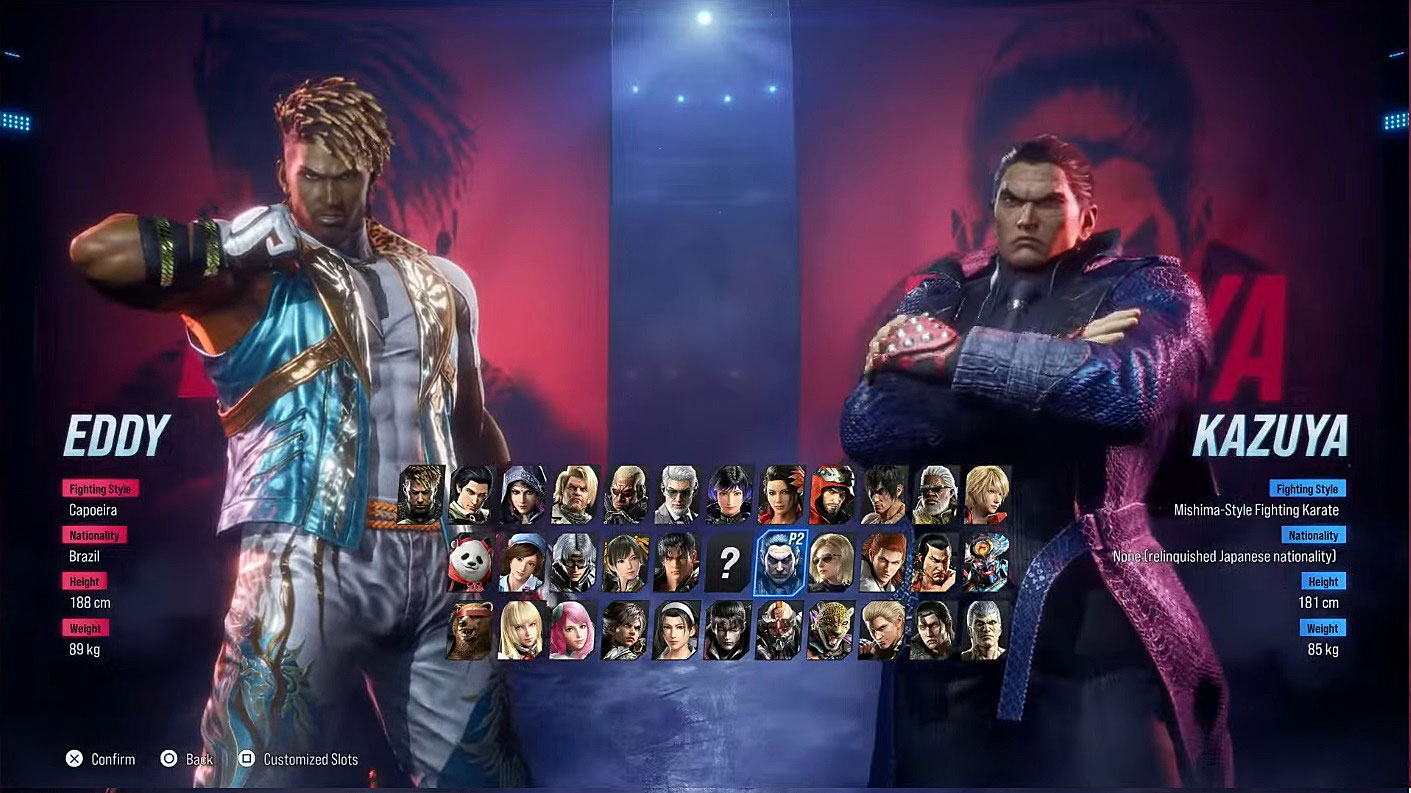Select Yoshimitsu at the end of the middle row
The image size is (1411, 793).
tap(986, 563)
